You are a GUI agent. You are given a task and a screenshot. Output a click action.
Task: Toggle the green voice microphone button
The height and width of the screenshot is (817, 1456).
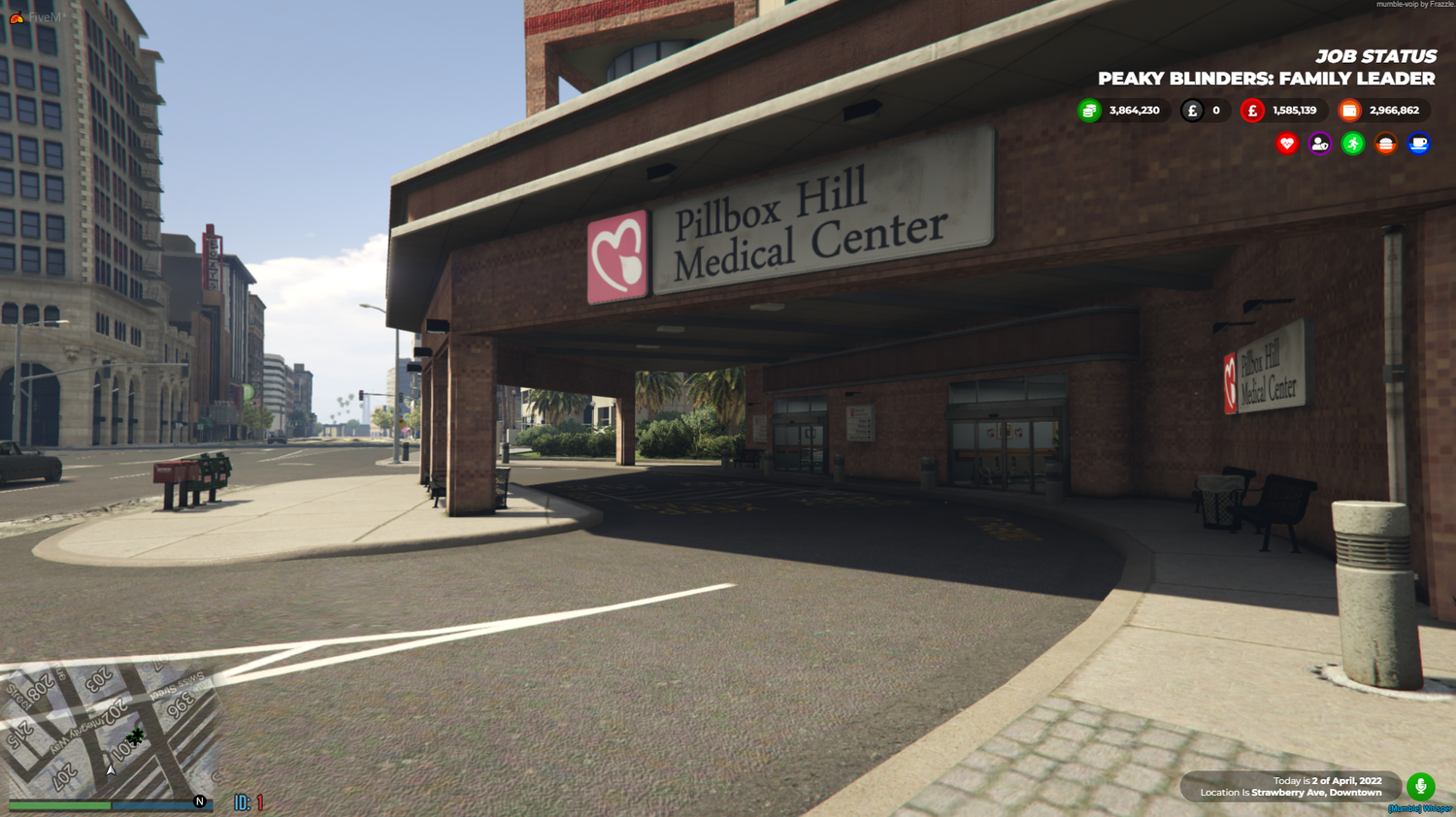point(1420,786)
